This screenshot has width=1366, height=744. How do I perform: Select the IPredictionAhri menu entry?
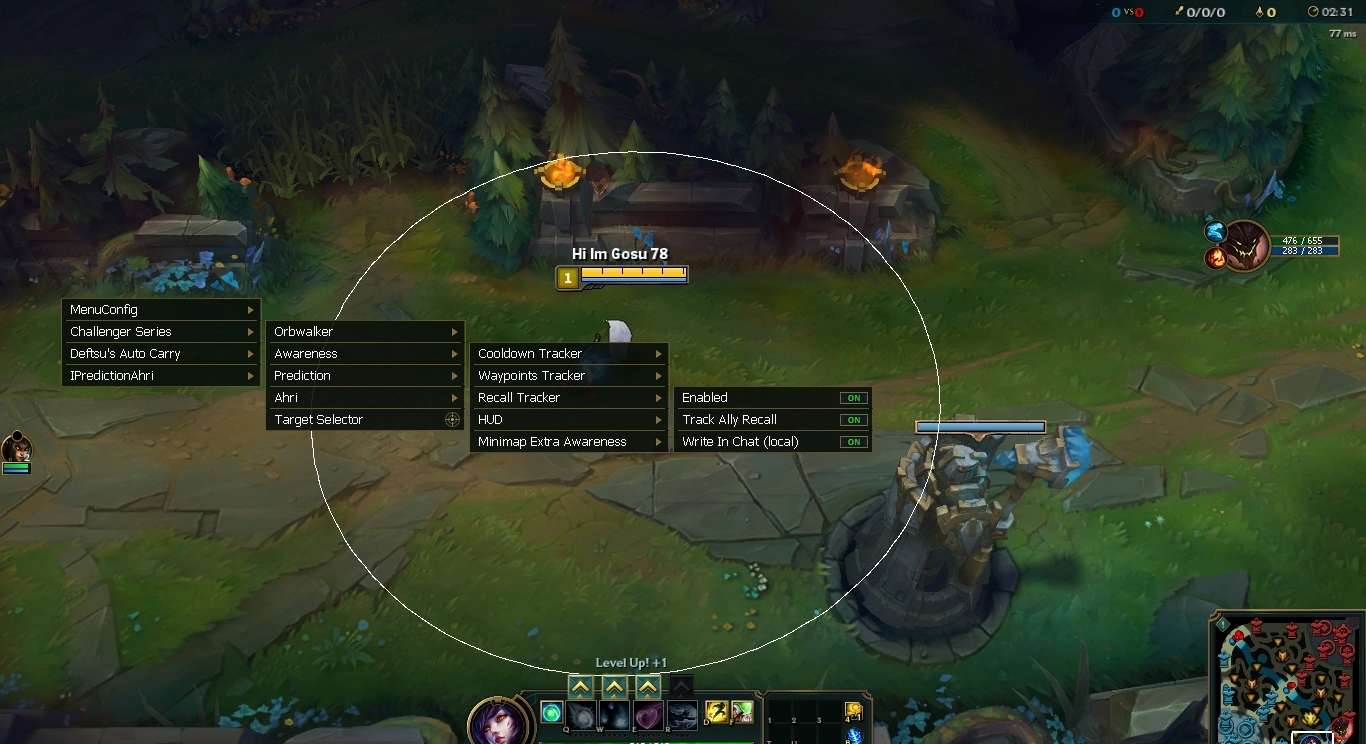coord(160,376)
